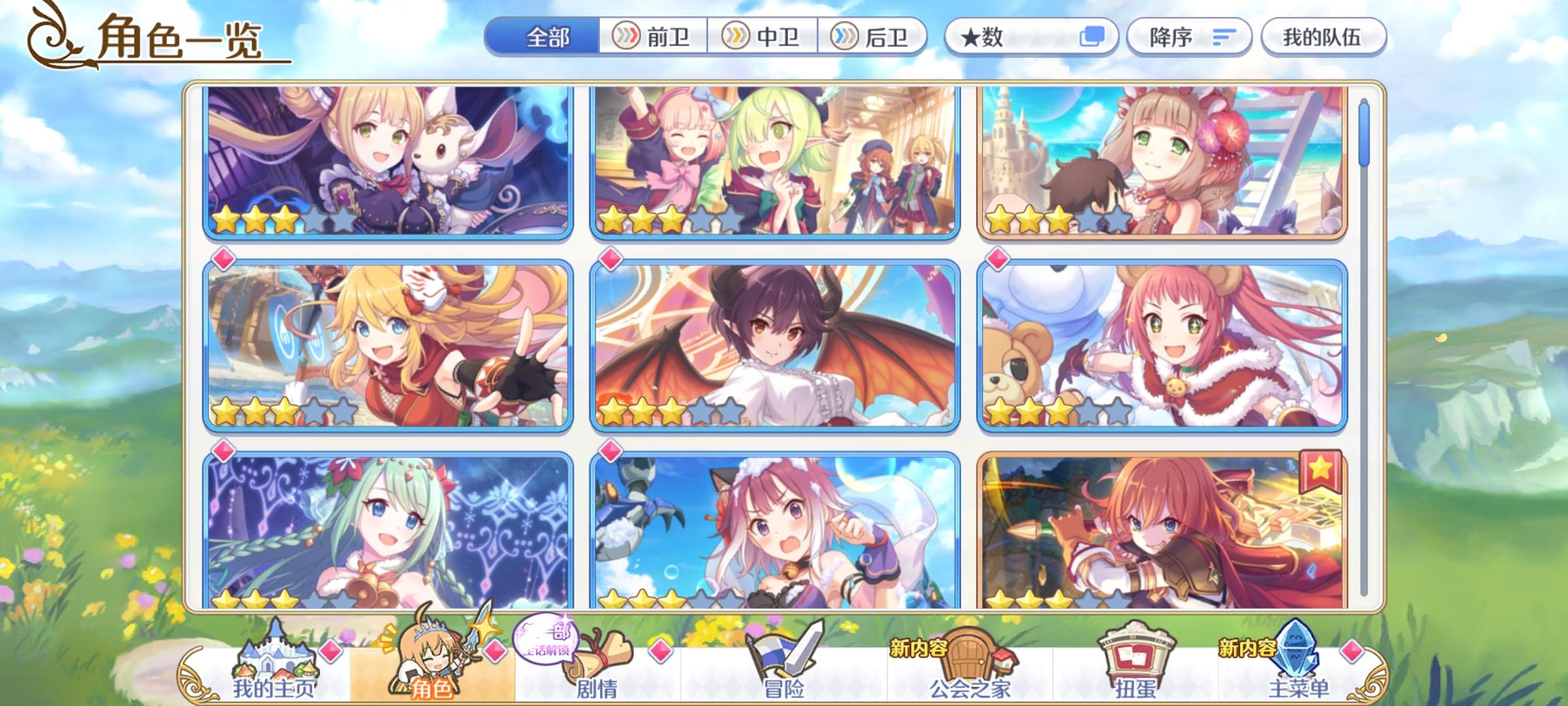The height and width of the screenshot is (706, 1568).
Task: Select the 前卫 vanguard filter
Action: [653, 37]
